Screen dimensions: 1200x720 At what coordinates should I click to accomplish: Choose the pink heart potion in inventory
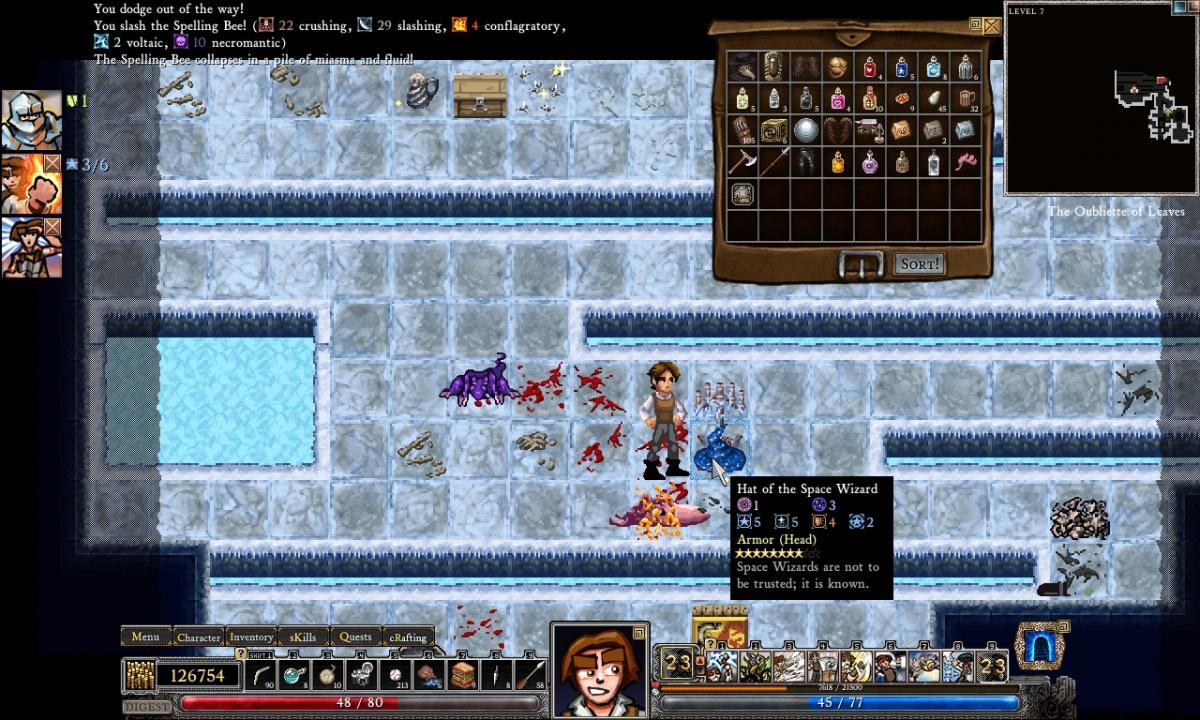[x=838, y=99]
